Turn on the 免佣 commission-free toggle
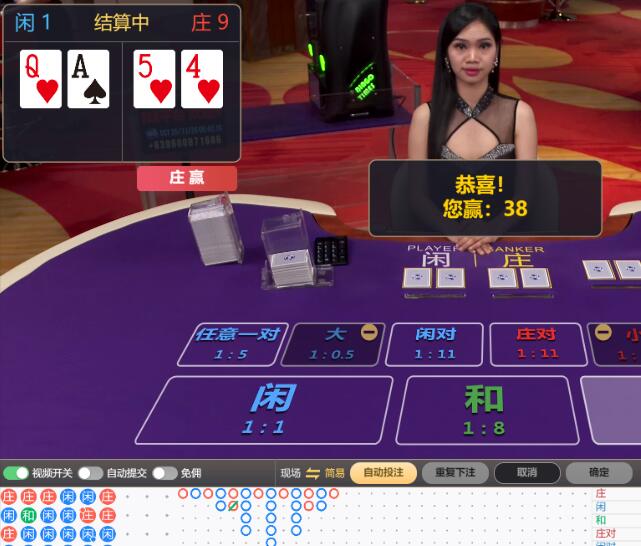 tap(165, 473)
